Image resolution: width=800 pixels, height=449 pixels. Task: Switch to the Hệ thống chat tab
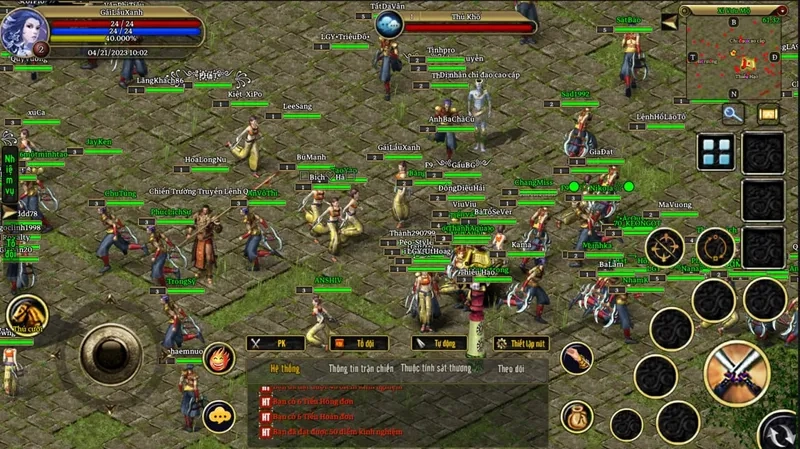point(285,368)
